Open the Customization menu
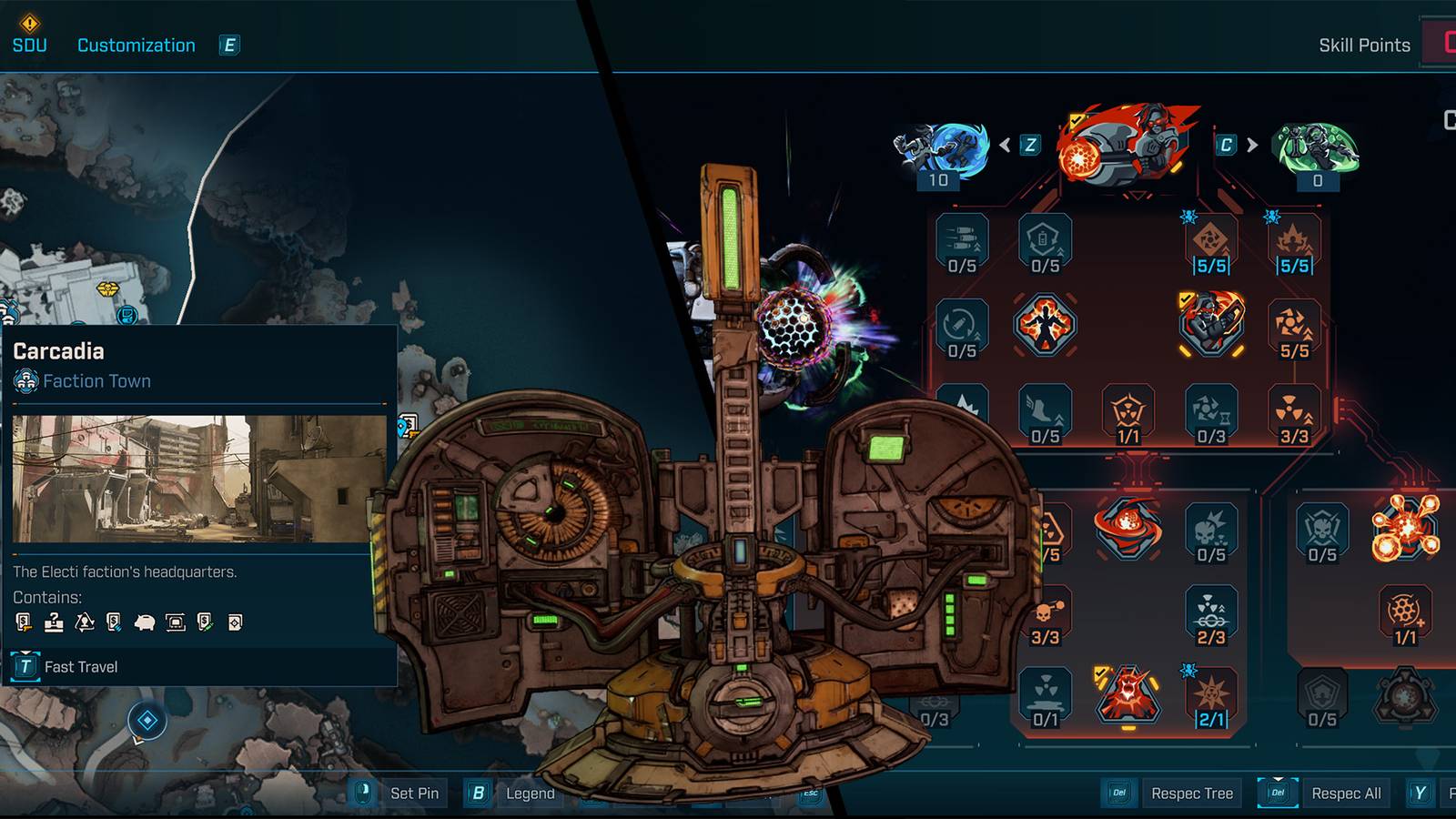 pyautogui.click(x=136, y=45)
